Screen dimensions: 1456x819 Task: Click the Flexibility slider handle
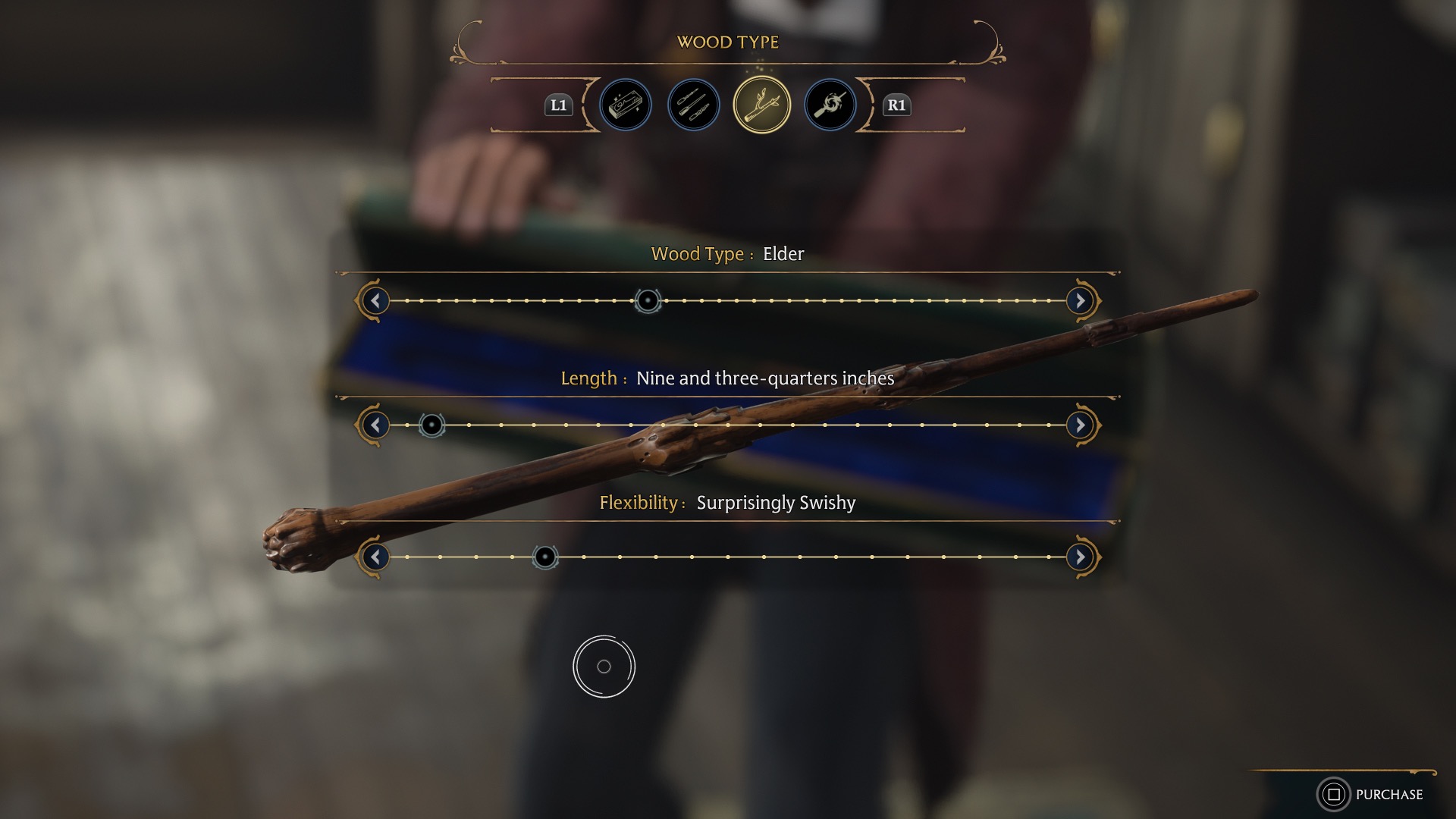pos(545,557)
